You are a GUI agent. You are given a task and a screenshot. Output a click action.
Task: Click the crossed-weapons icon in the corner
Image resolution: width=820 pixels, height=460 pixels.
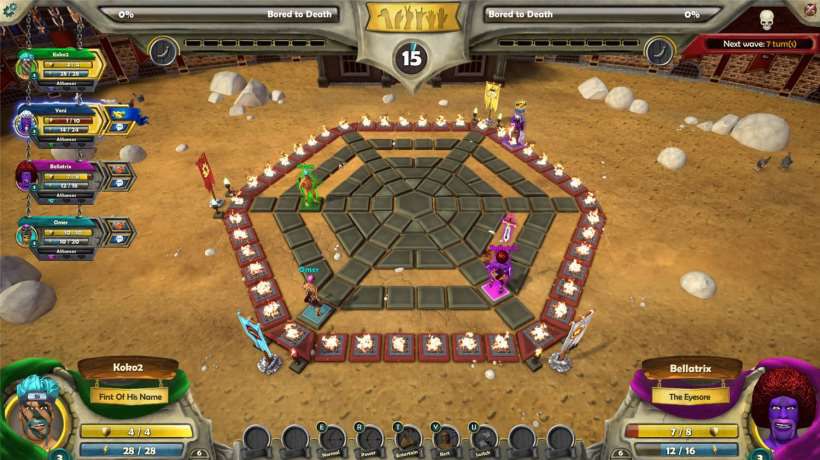[x=810, y=10]
